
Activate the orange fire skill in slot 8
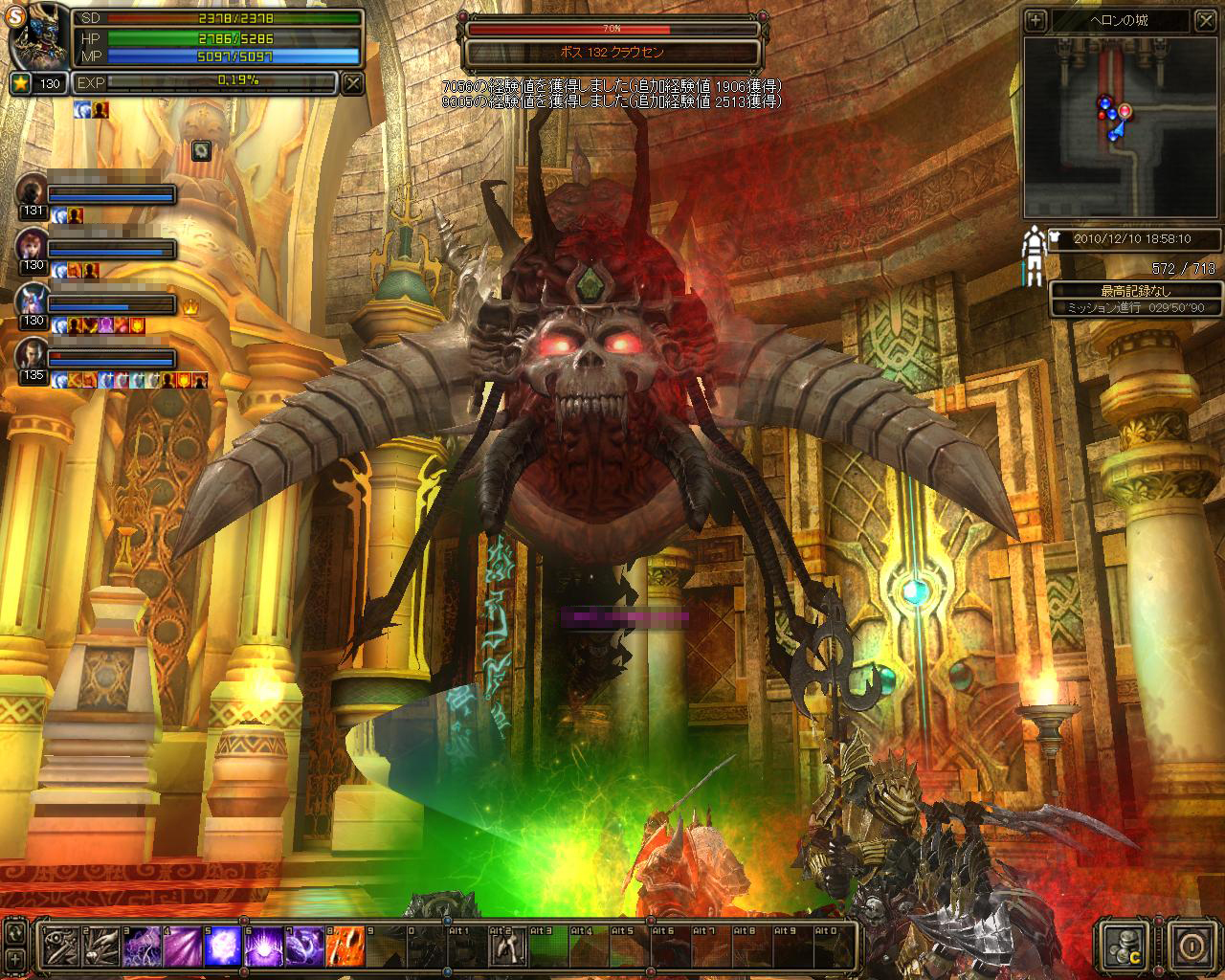(345, 947)
